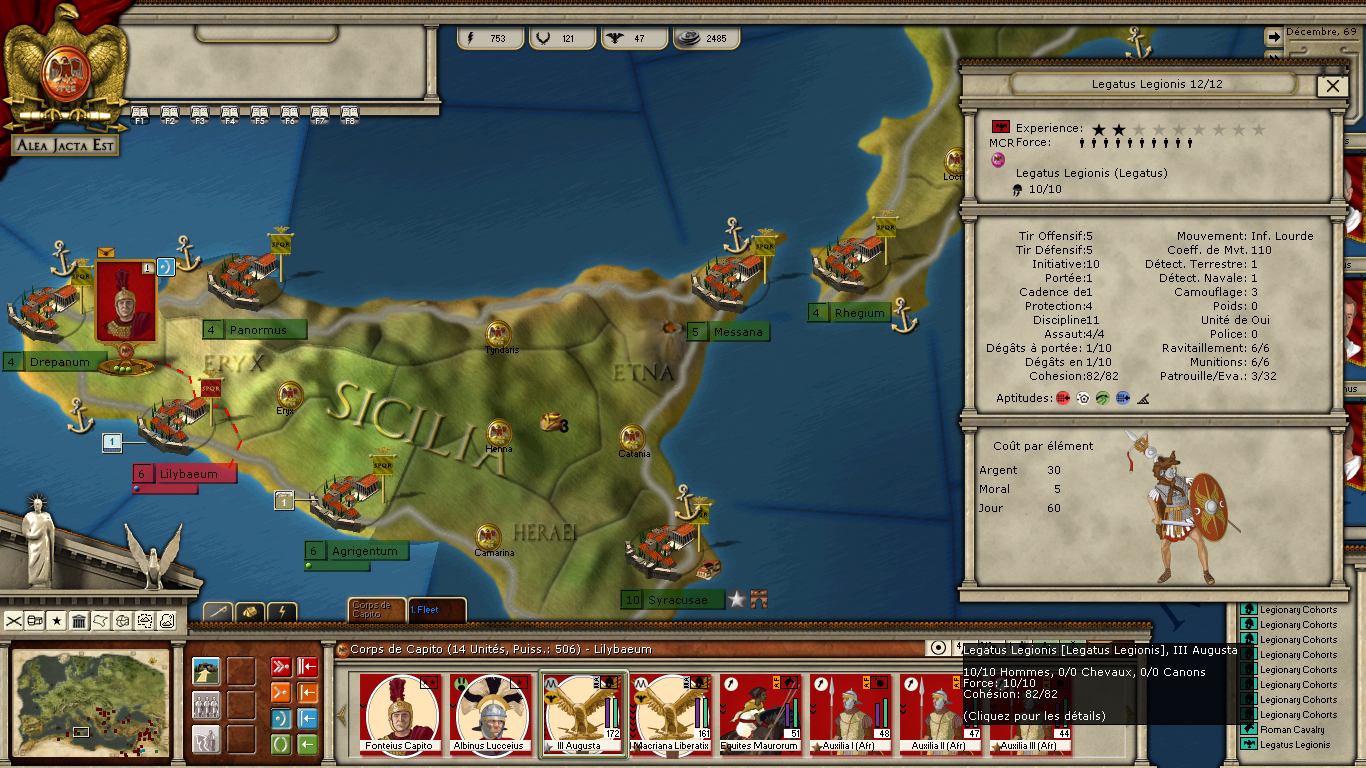
Task: Set the red all-out assault posture
Action: [x=281, y=667]
